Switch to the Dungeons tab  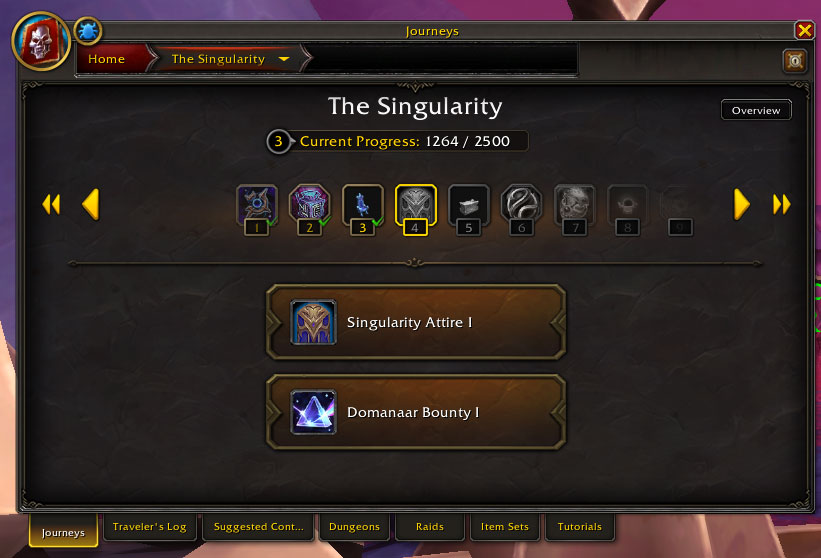(x=354, y=527)
